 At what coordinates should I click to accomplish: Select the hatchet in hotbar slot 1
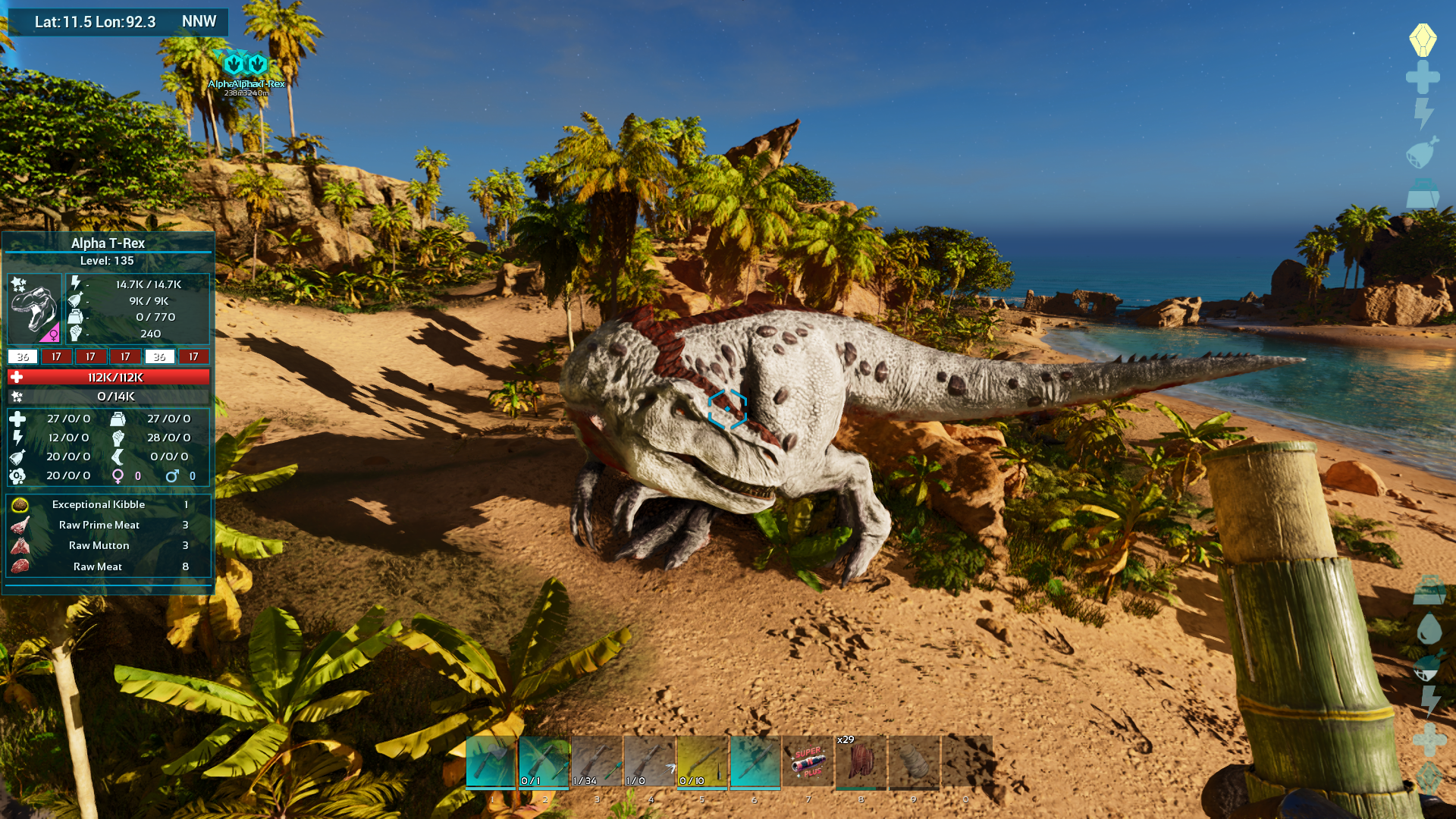coord(491,762)
